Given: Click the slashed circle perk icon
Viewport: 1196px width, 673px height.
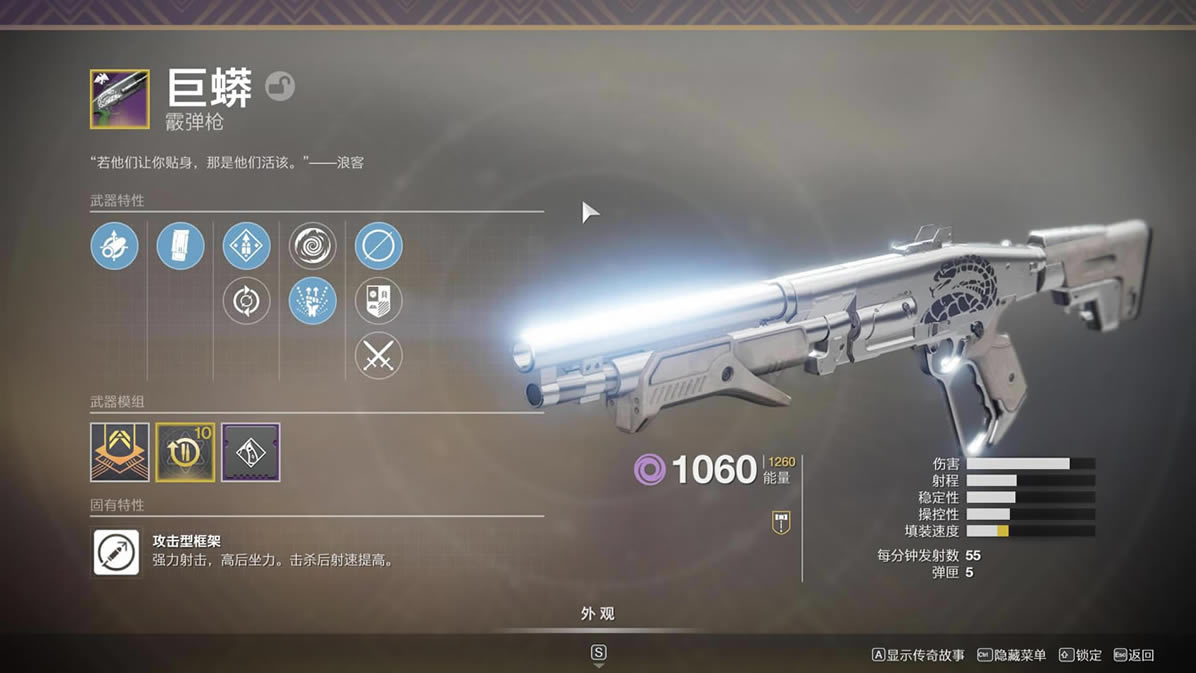Looking at the screenshot, I should click(x=379, y=246).
